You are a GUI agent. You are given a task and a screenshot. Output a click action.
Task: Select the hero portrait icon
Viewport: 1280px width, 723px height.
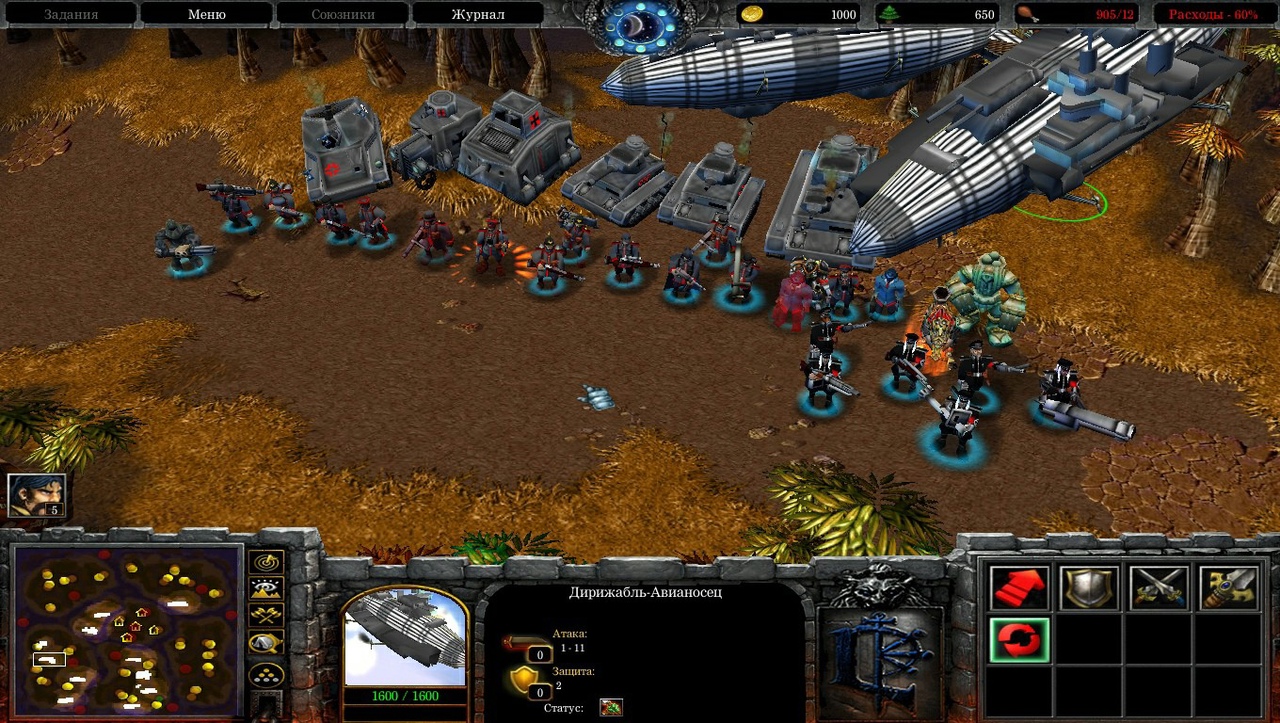coord(36,495)
